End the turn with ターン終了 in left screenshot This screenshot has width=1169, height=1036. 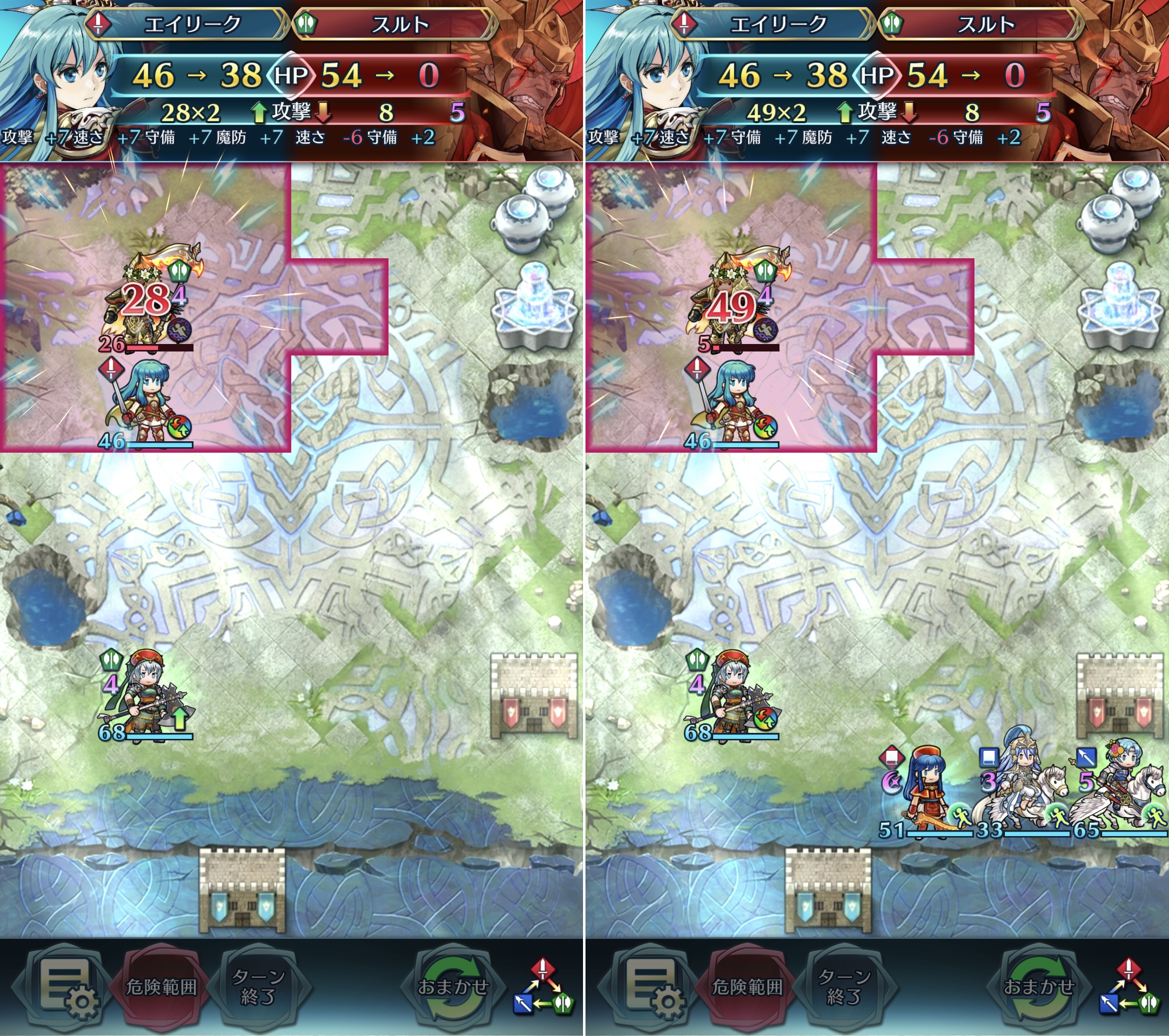click(x=258, y=986)
